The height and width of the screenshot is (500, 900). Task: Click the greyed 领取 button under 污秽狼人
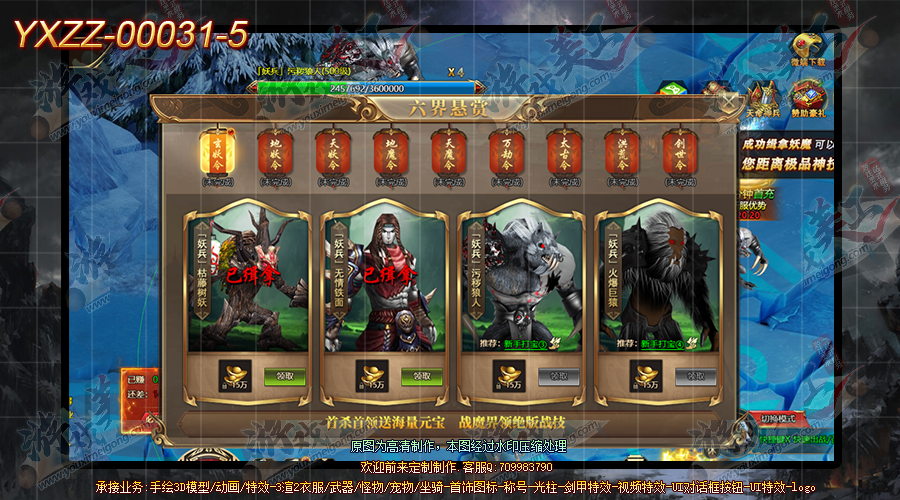559,376
